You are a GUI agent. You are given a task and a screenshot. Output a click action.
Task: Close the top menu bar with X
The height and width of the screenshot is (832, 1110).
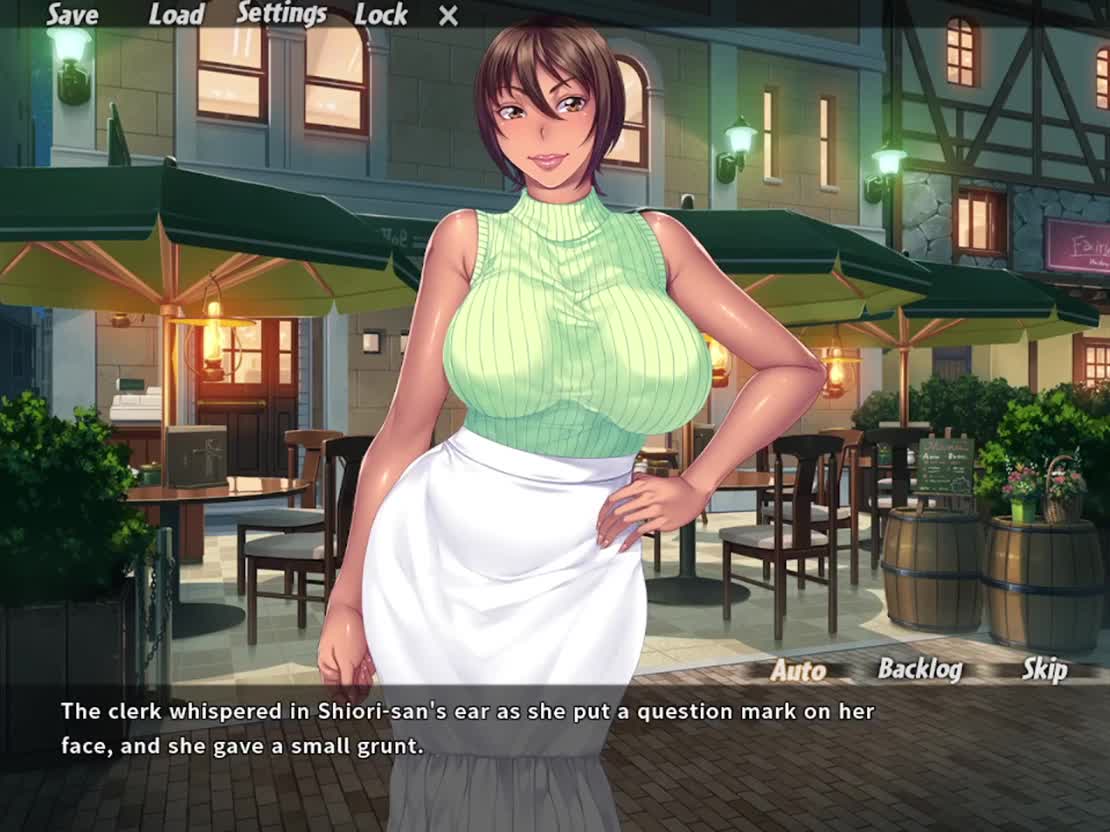[x=449, y=16]
